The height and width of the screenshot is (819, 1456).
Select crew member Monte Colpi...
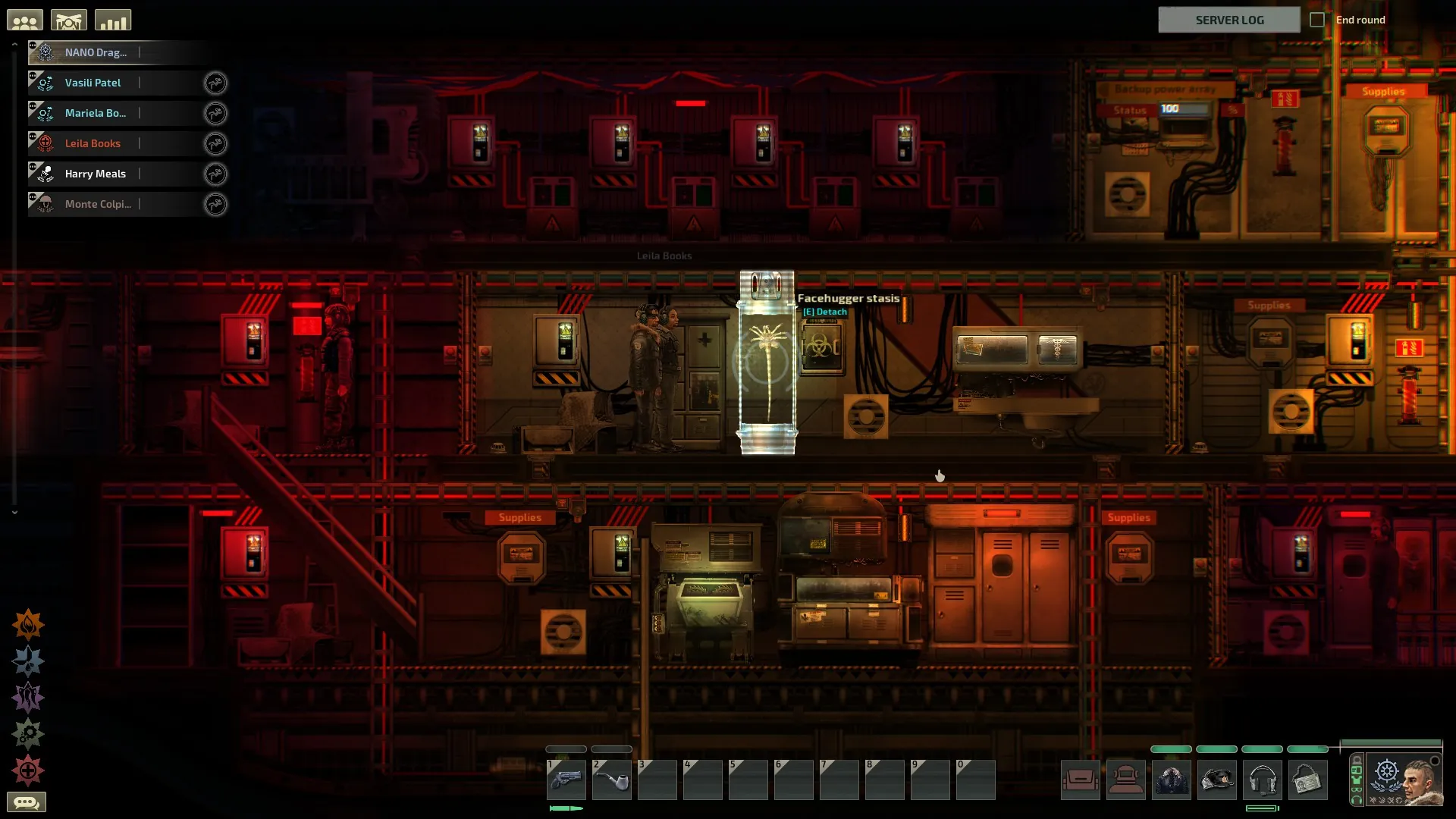[x=98, y=204]
